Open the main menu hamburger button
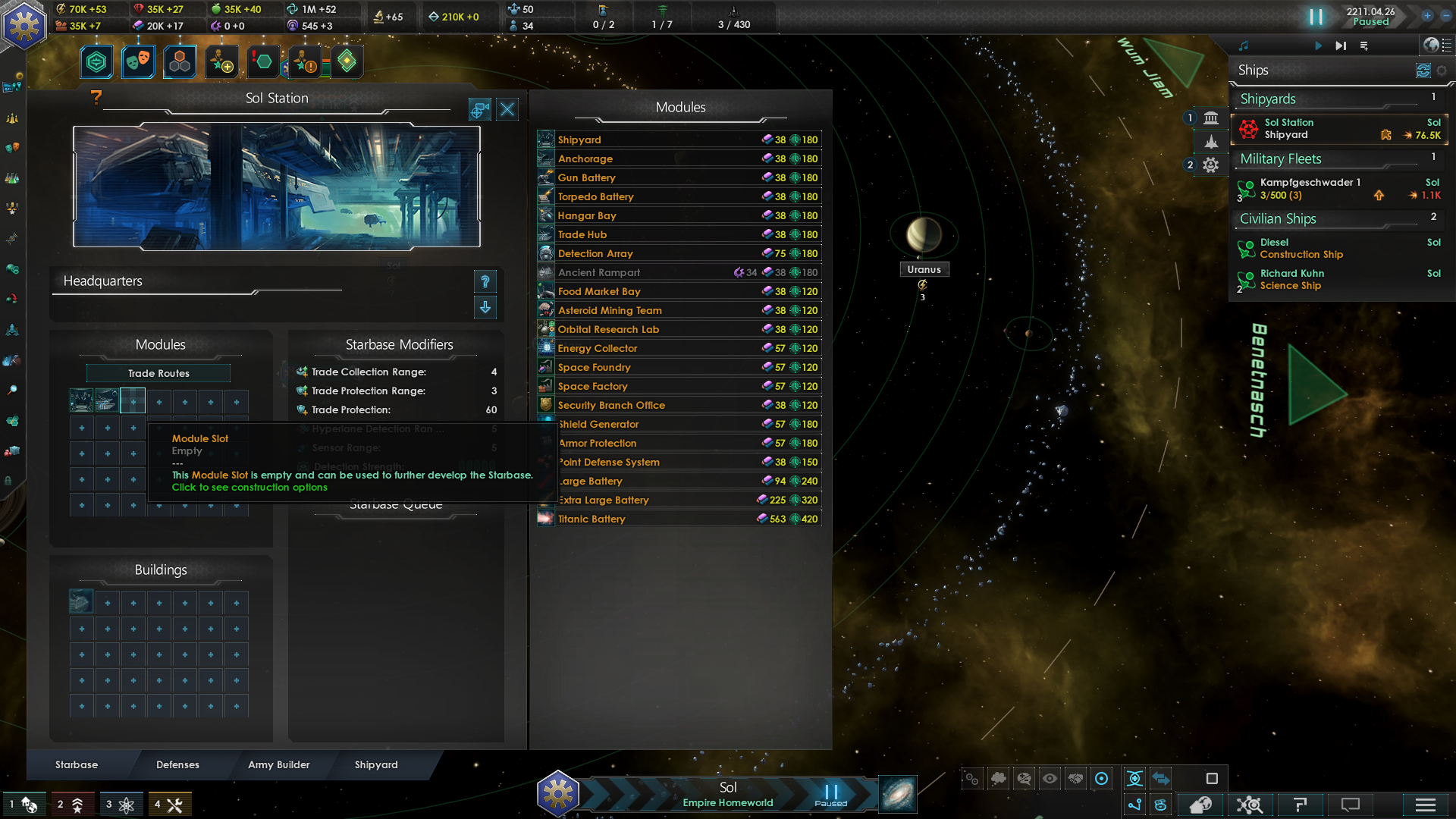This screenshot has height=819, width=1456. click(1425, 805)
